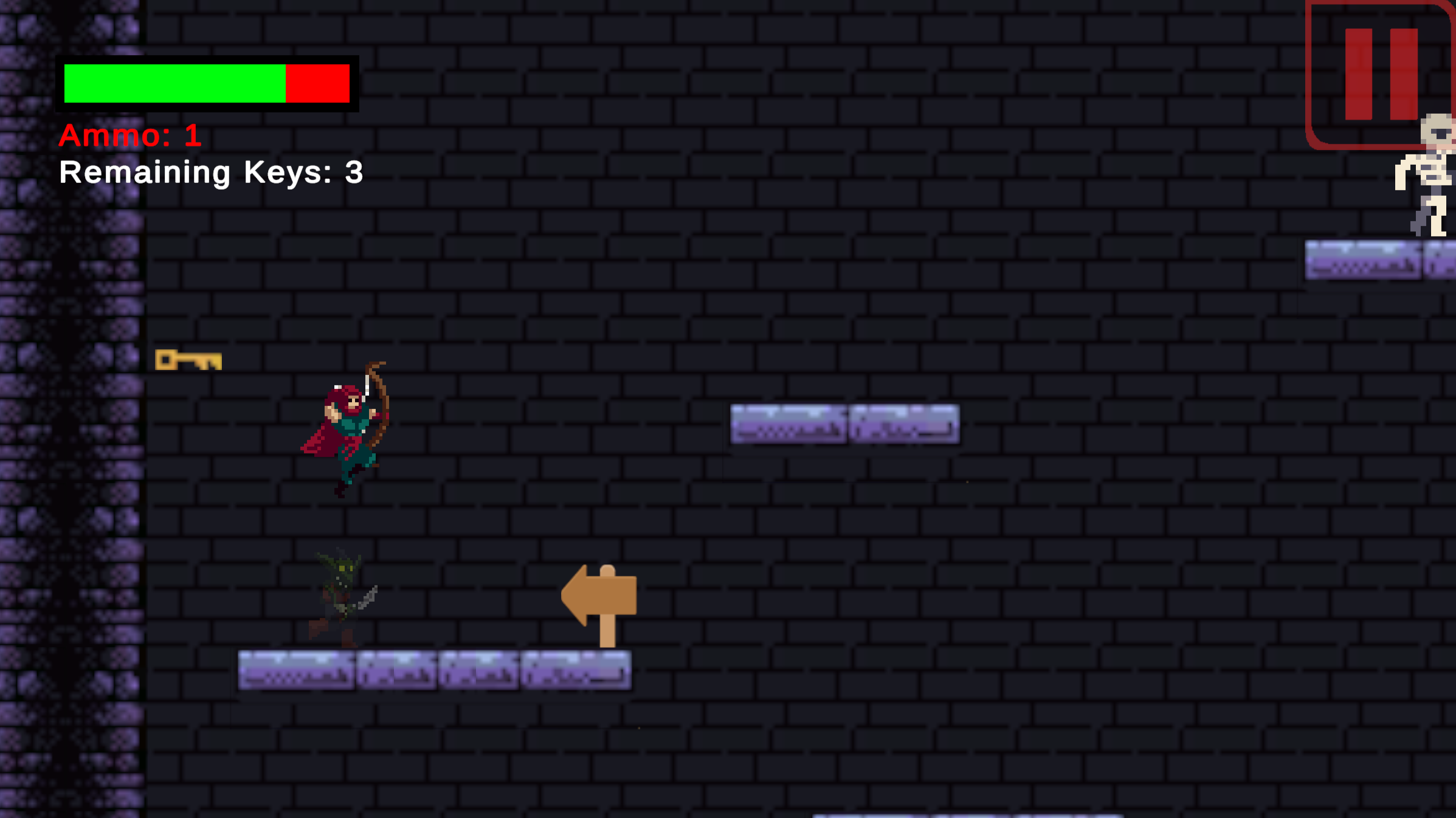Click the green portion of the health bar
Viewport: 1456px width, 818px height.
(x=170, y=84)
